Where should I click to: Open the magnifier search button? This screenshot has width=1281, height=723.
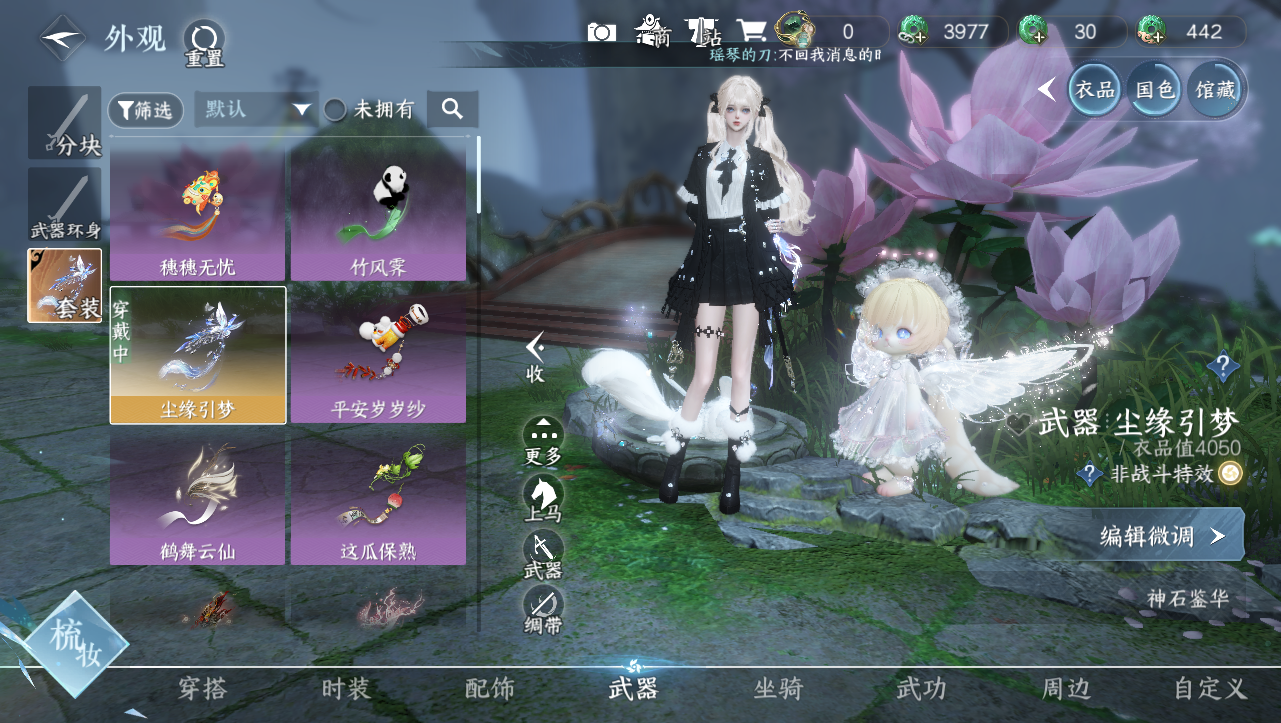452,110
